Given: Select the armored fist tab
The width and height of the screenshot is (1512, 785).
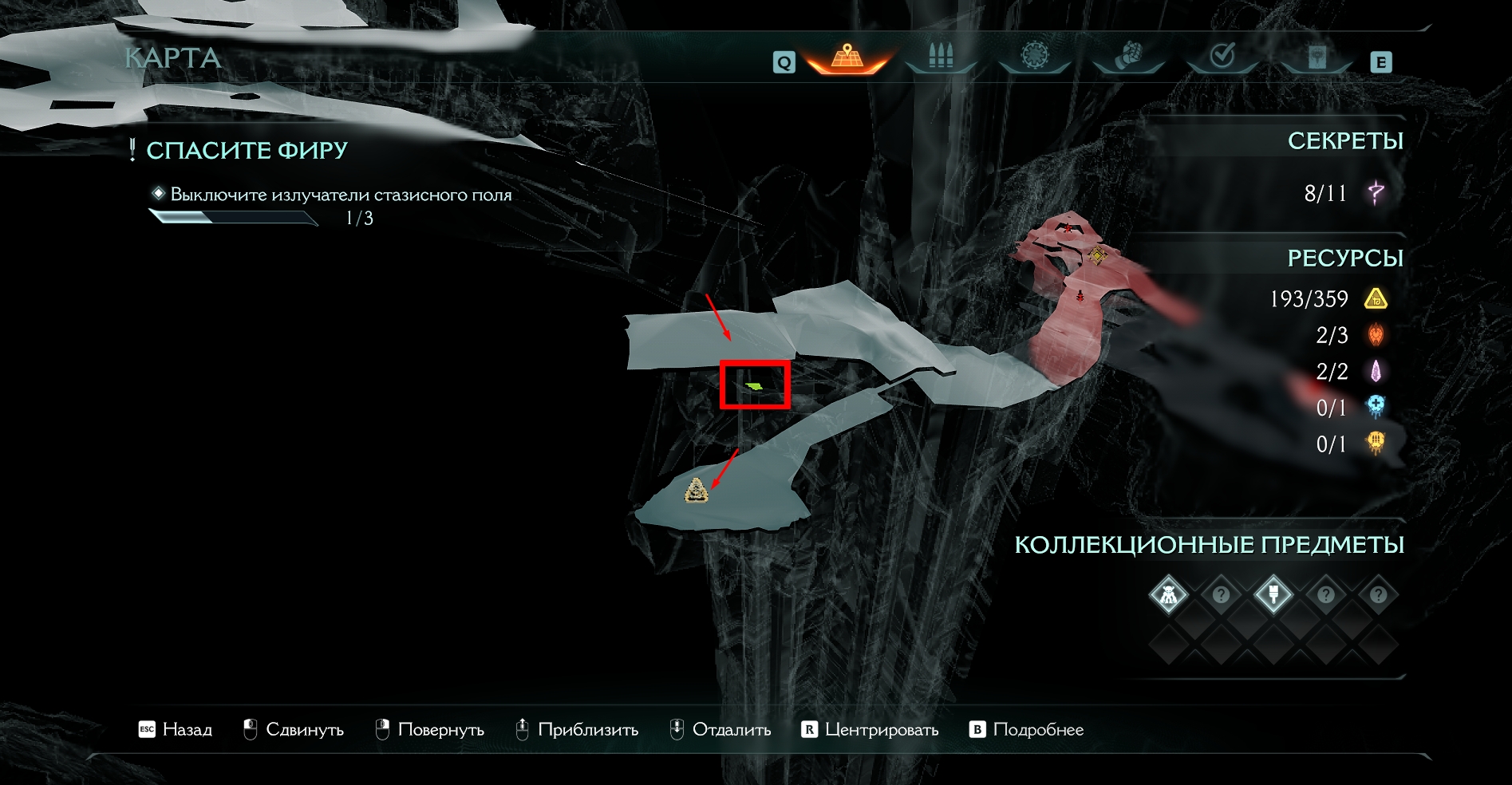Looking at the screenshot, I should [1128, 57].
